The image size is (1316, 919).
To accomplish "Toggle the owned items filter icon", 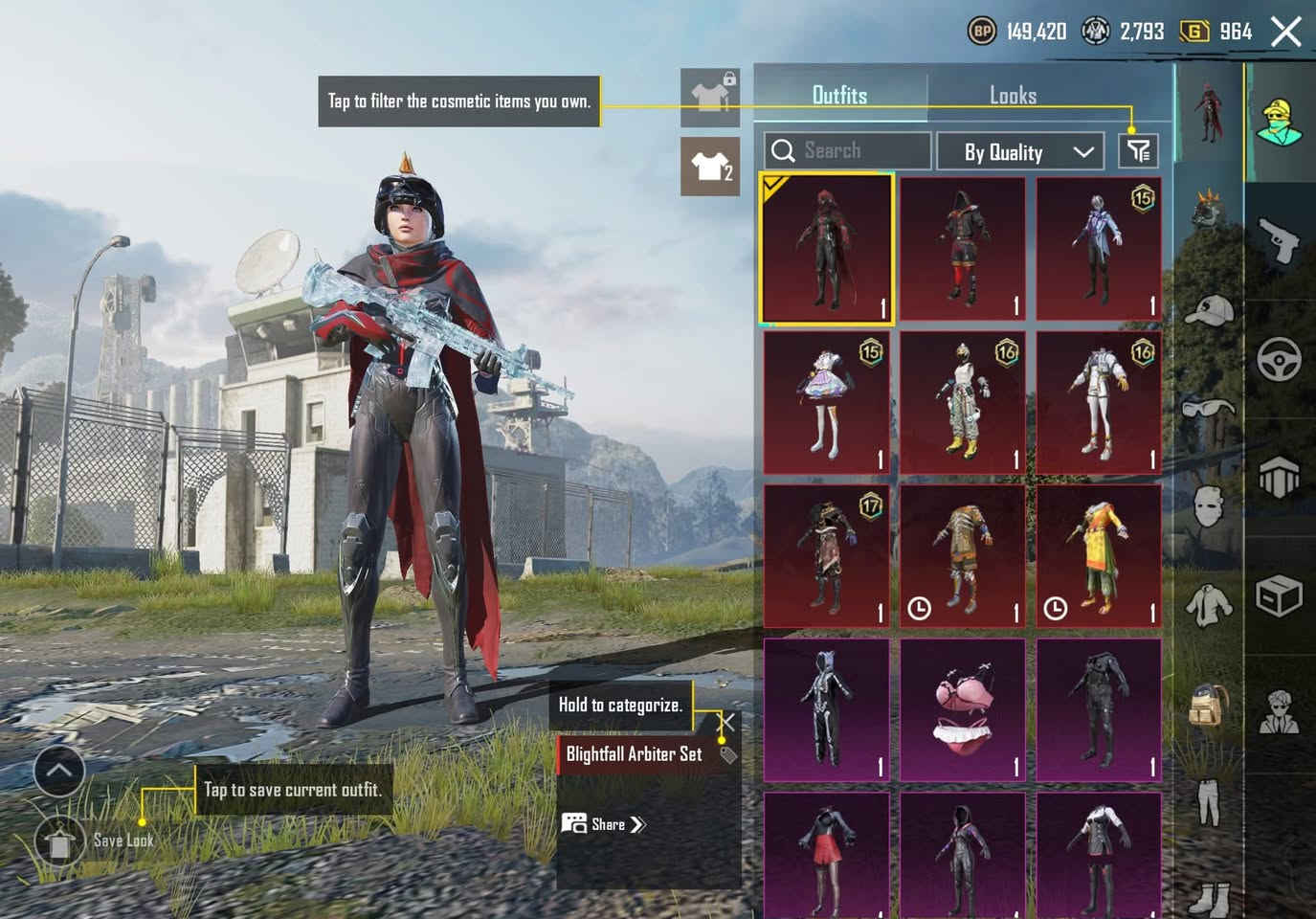I will [1138, 150].
